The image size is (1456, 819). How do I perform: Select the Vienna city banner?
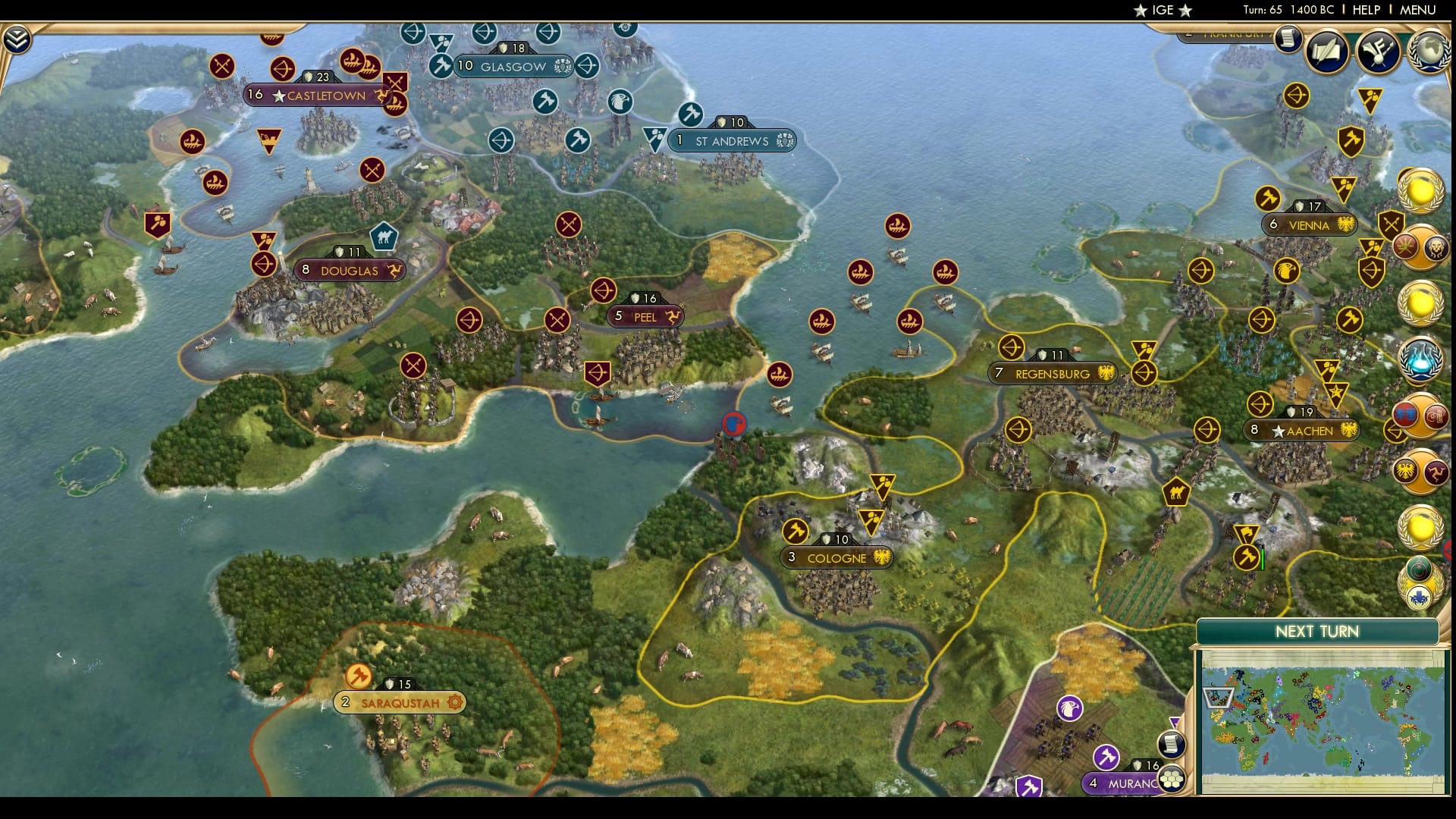[1308, 224]
